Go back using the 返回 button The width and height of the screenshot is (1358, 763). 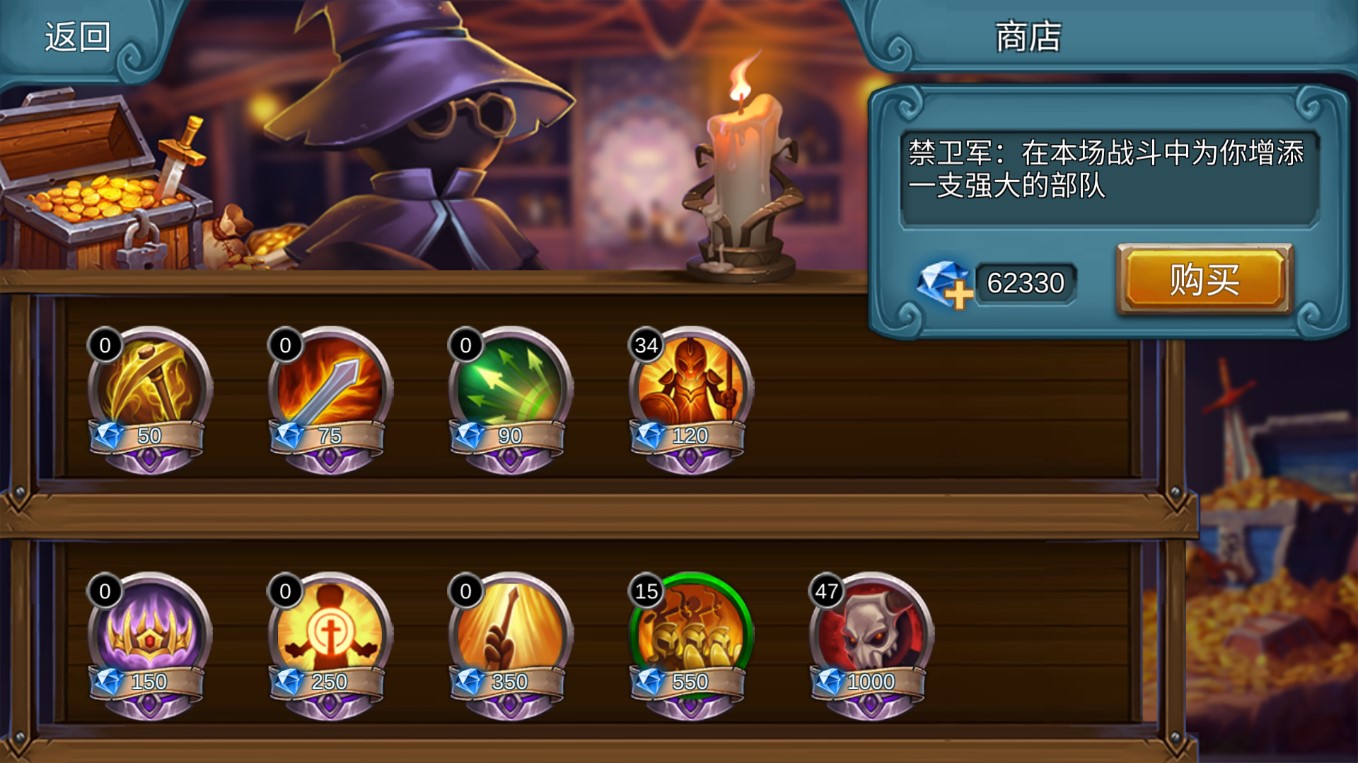tap(77, 37)
